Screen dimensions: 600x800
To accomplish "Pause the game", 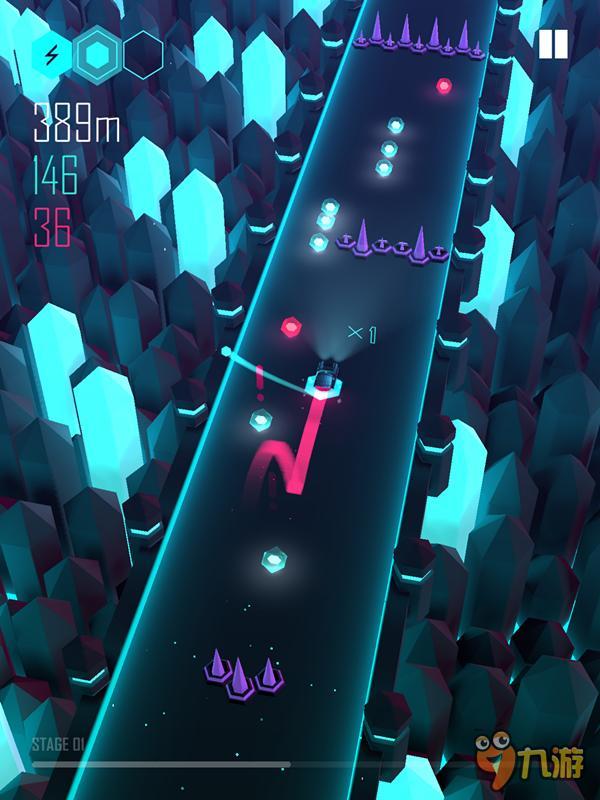I will click(553, 44).
